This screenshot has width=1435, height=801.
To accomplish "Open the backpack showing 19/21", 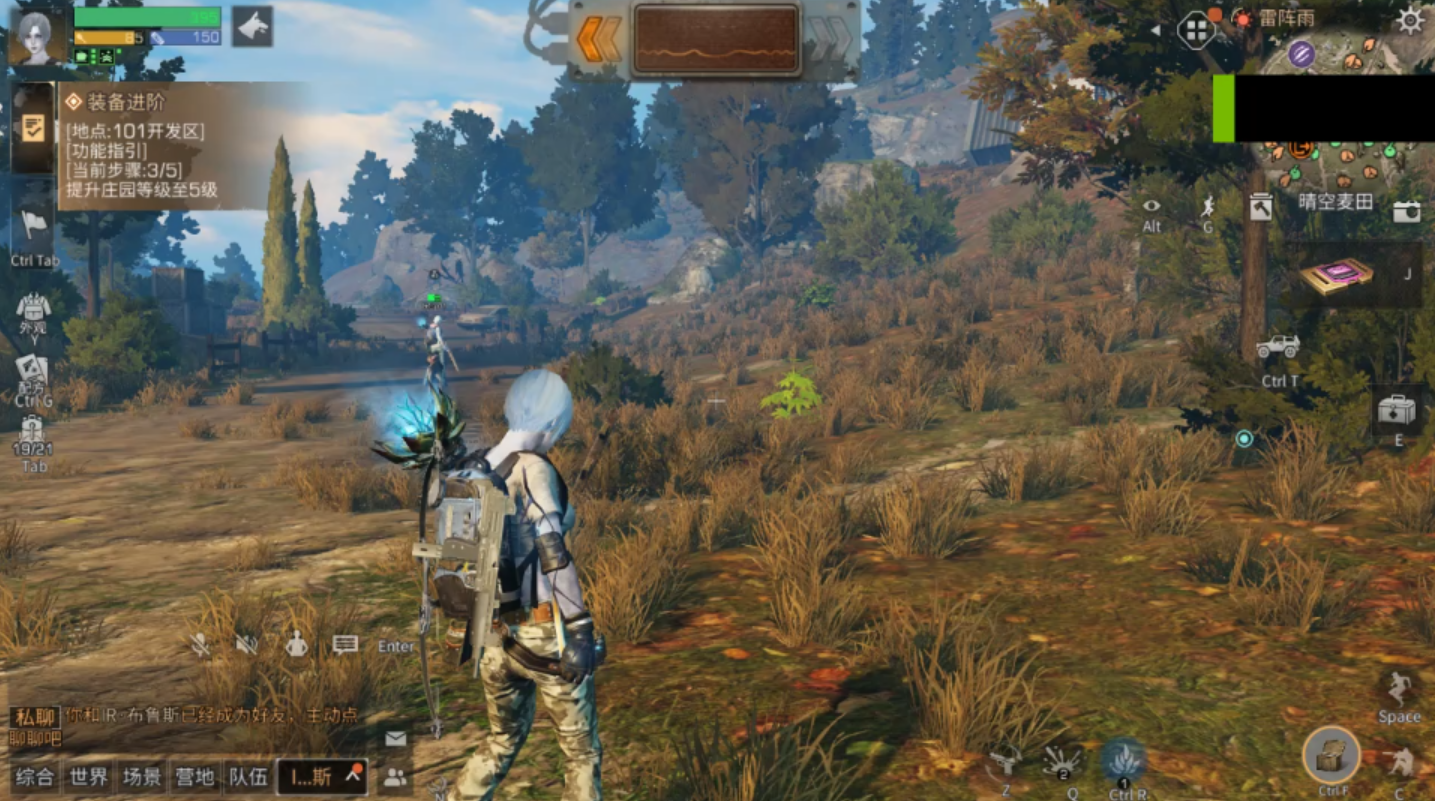I will 33,433.
